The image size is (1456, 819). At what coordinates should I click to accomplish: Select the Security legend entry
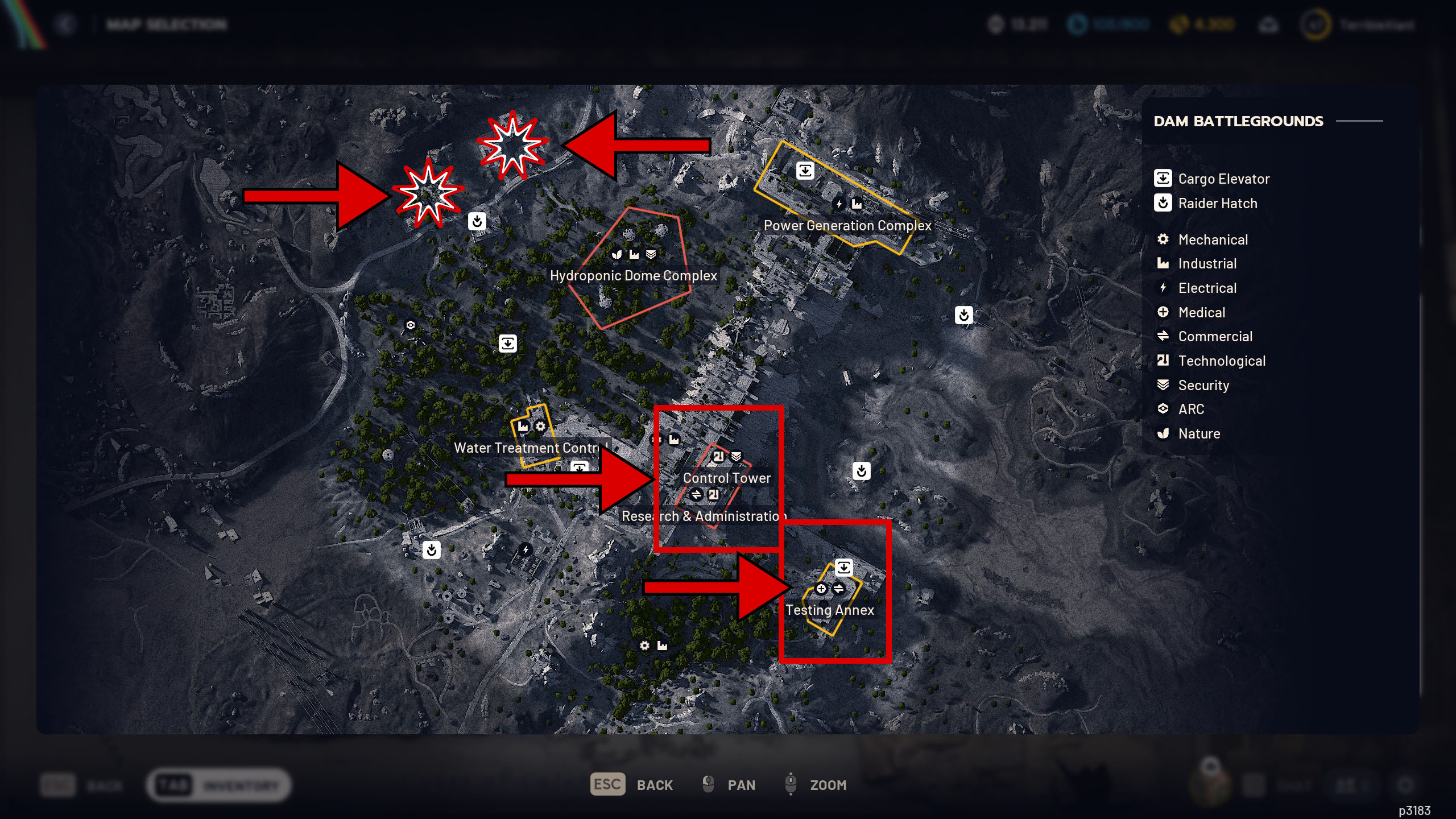click(1203, 385)
